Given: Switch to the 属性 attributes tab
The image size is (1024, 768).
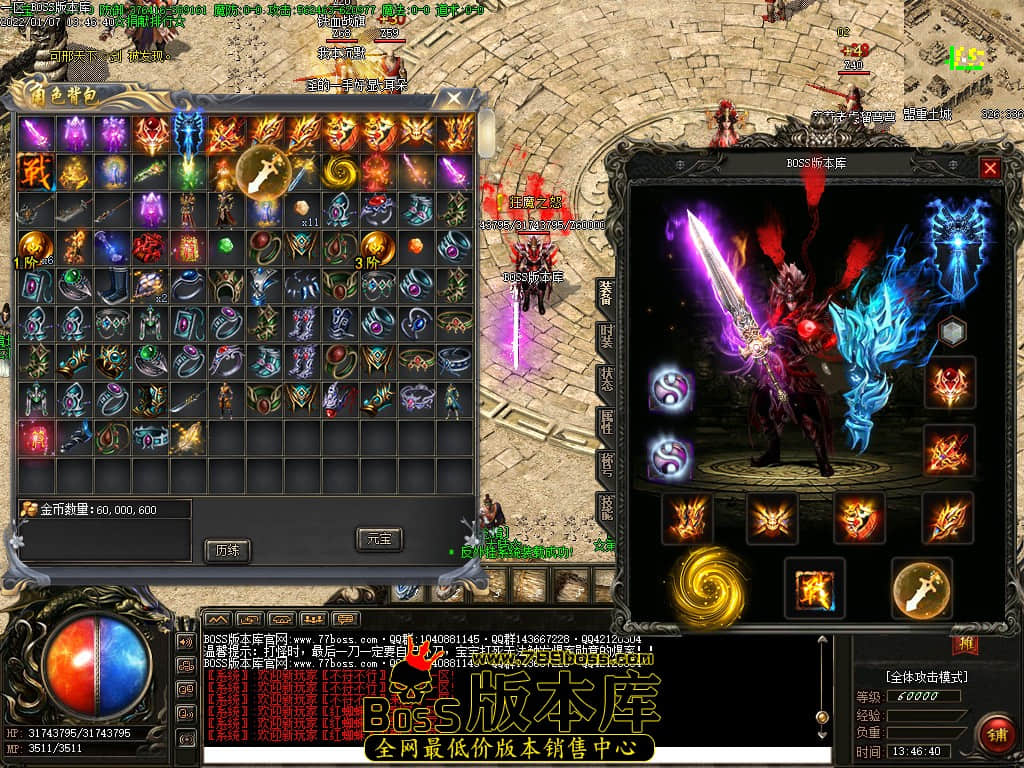Looking at the screenshot, I should [x=606, y=423].
